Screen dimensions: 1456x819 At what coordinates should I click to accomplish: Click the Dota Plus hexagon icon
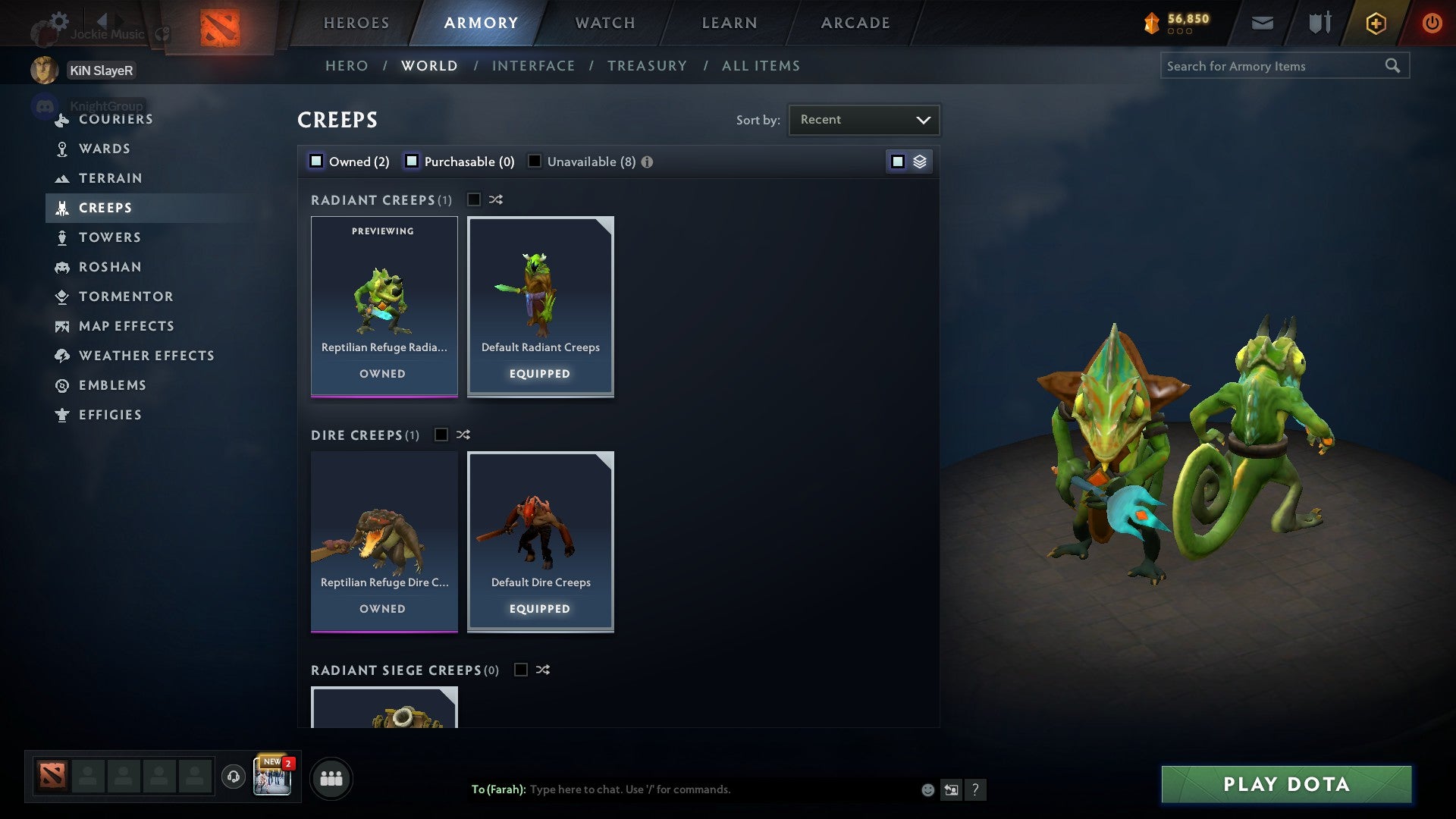1375,23
